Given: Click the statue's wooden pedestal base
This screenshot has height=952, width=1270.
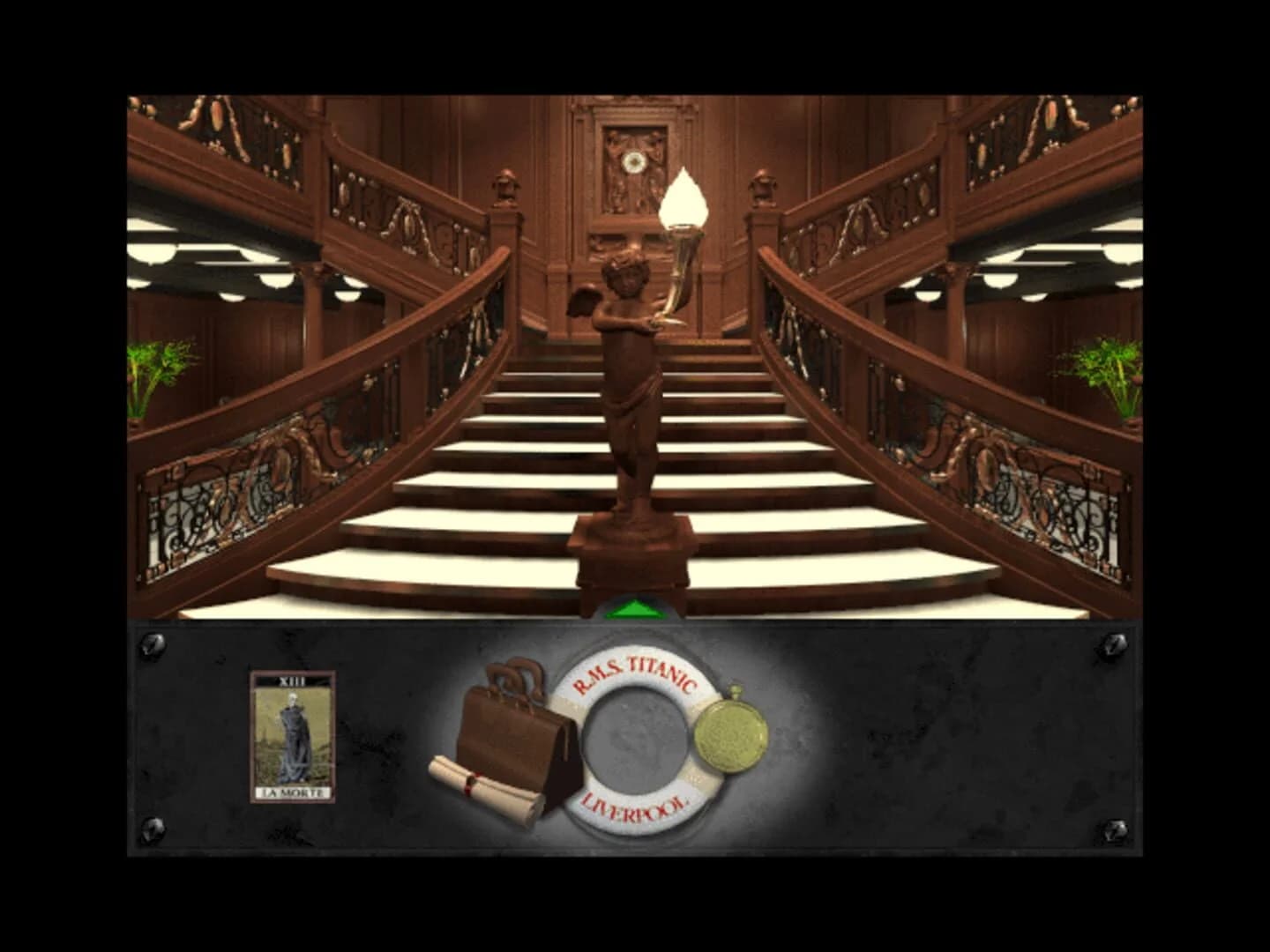Looking at the screenshot, I should tap(635, 564).
